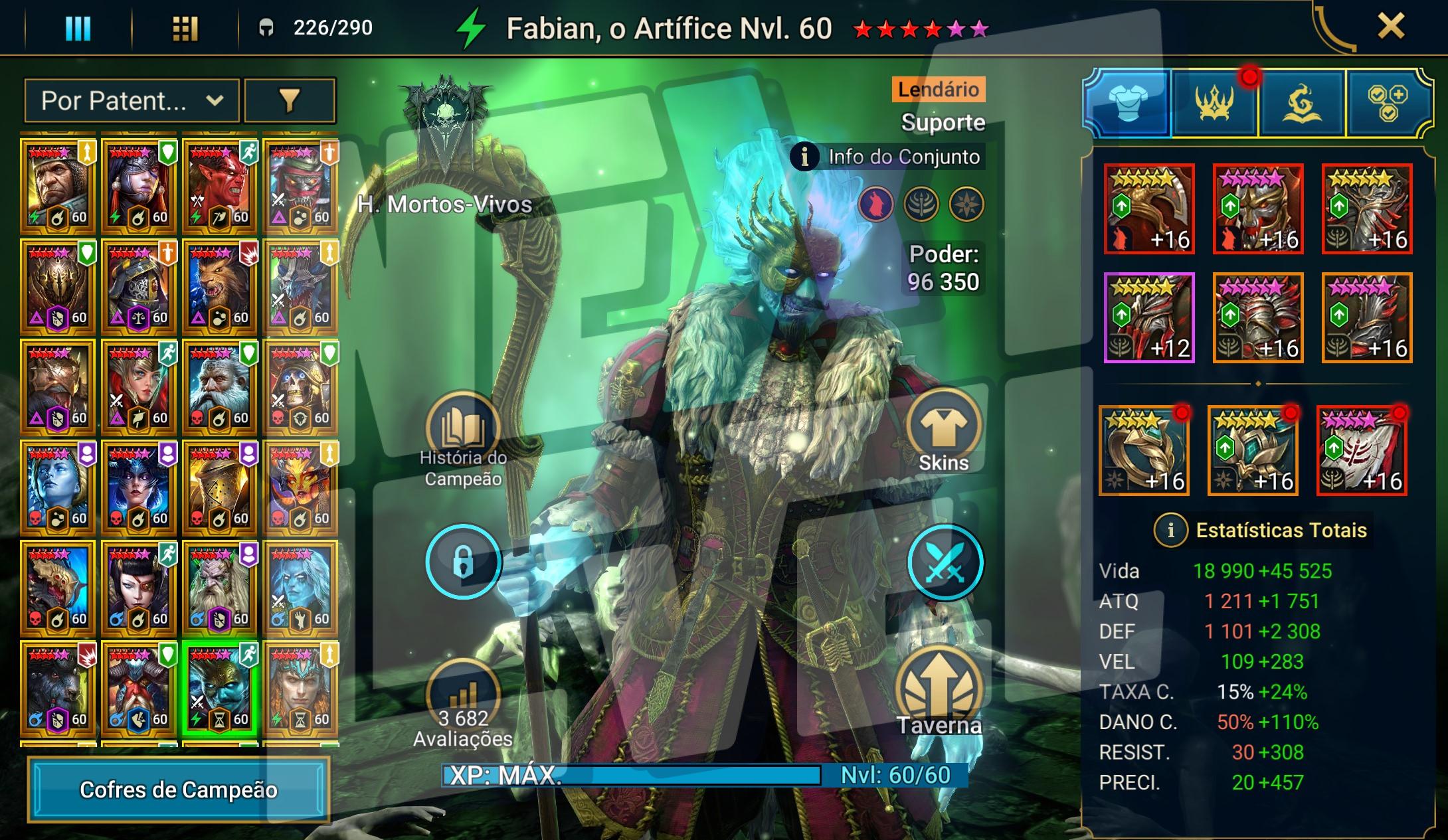Image resolution: width=1448 pixels, height=840 pixels.
Task: Tap the crossed swords button
Action: tap(945, 562)
